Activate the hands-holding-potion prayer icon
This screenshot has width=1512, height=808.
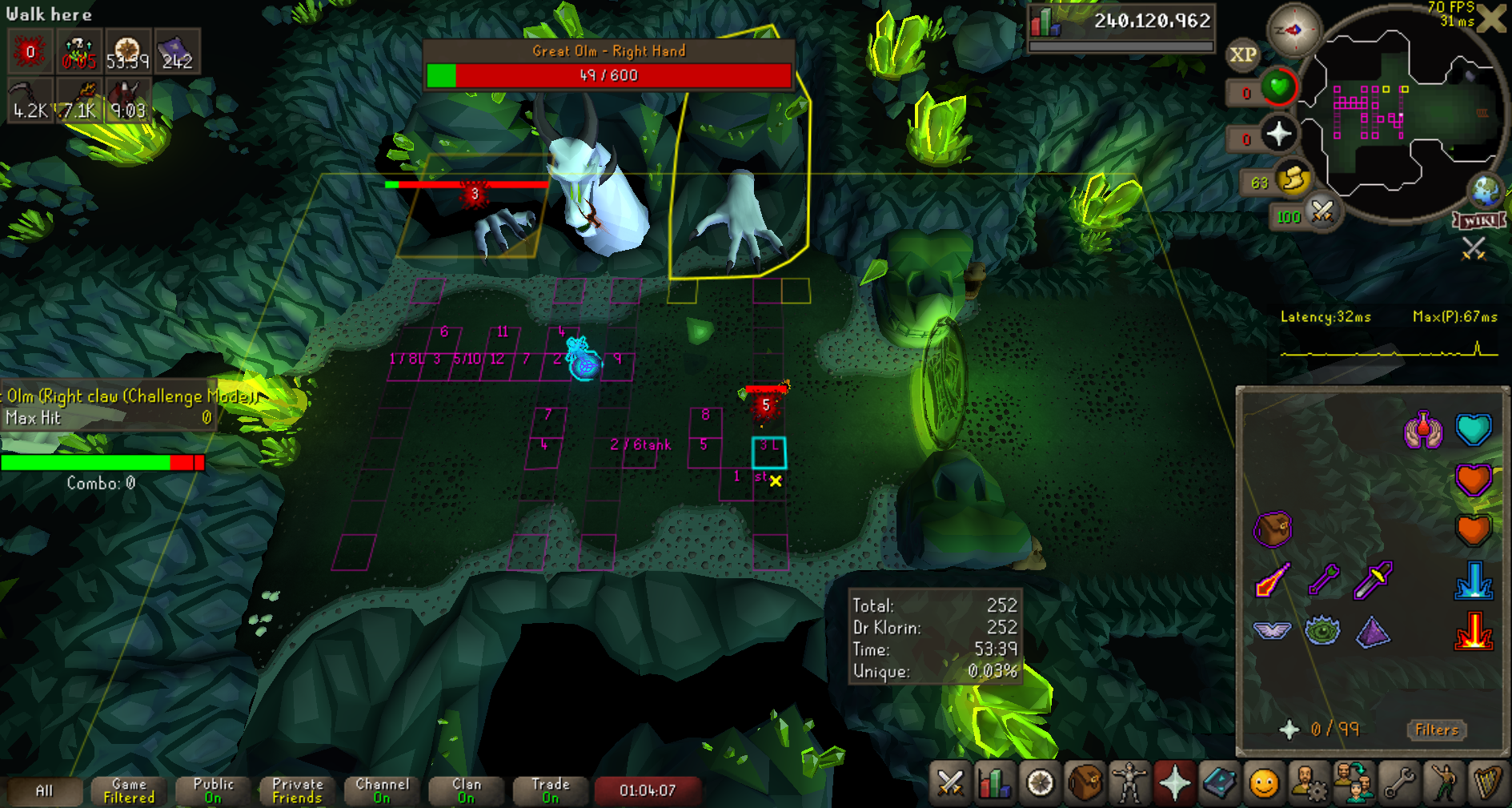pos(1423,430)
